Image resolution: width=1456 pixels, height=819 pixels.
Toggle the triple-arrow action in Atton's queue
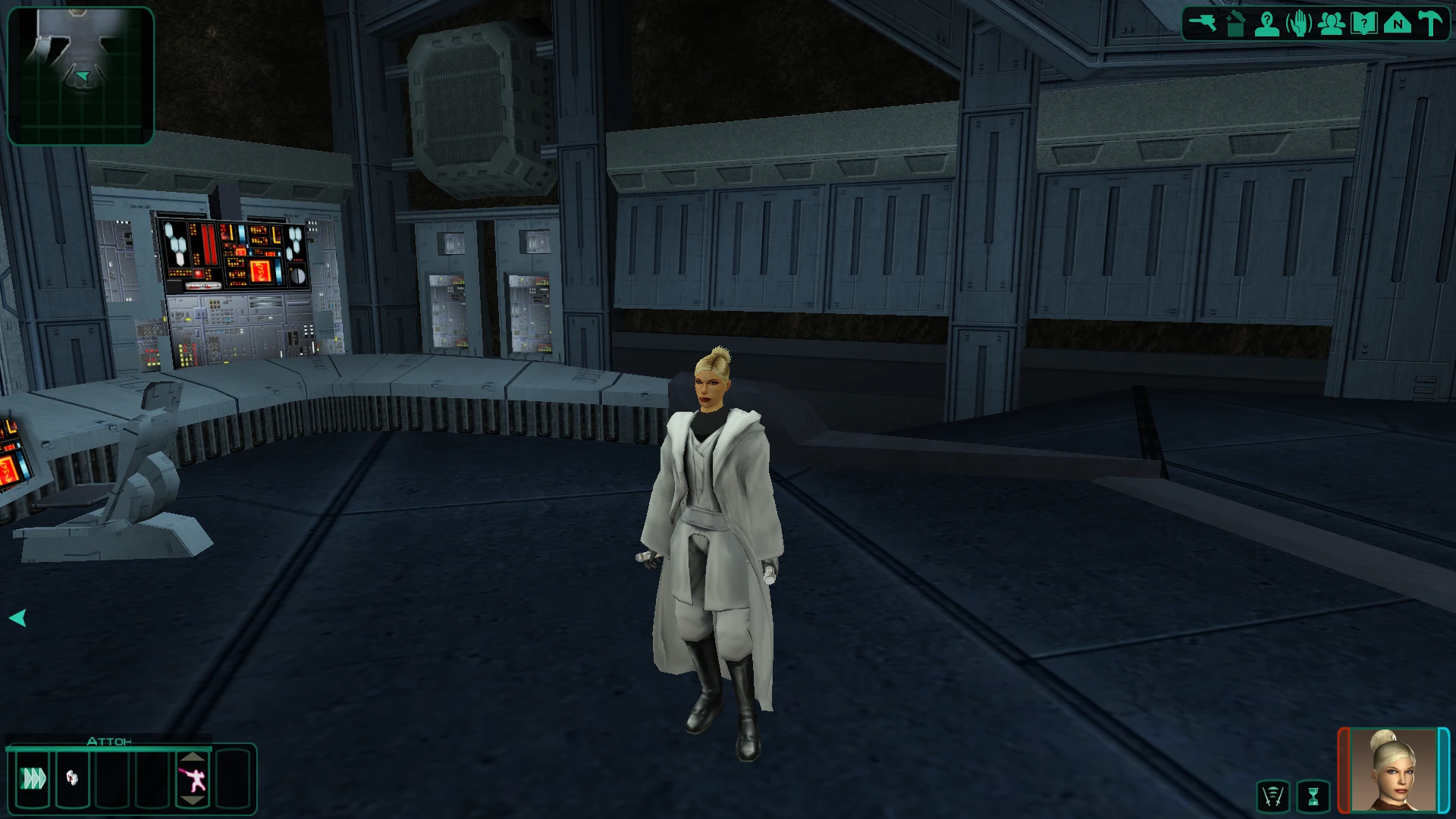click(32, 777)
